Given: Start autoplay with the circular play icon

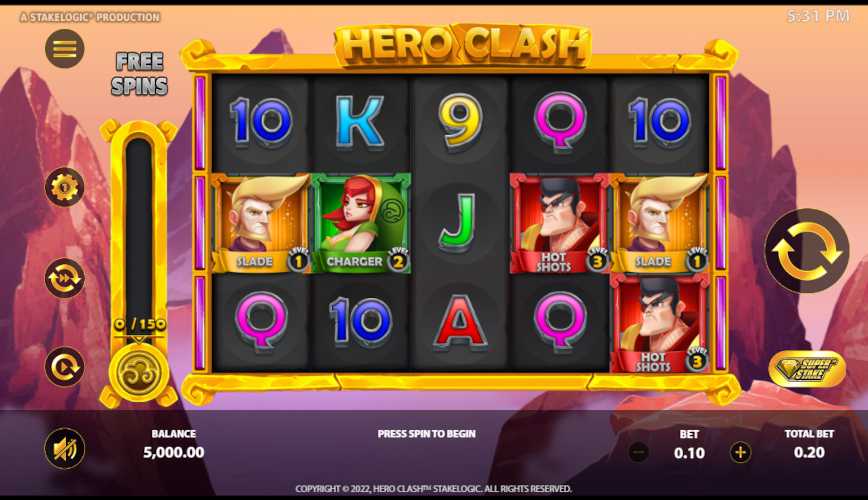Looking at the screenshot, I should click(x=65, y=367).
